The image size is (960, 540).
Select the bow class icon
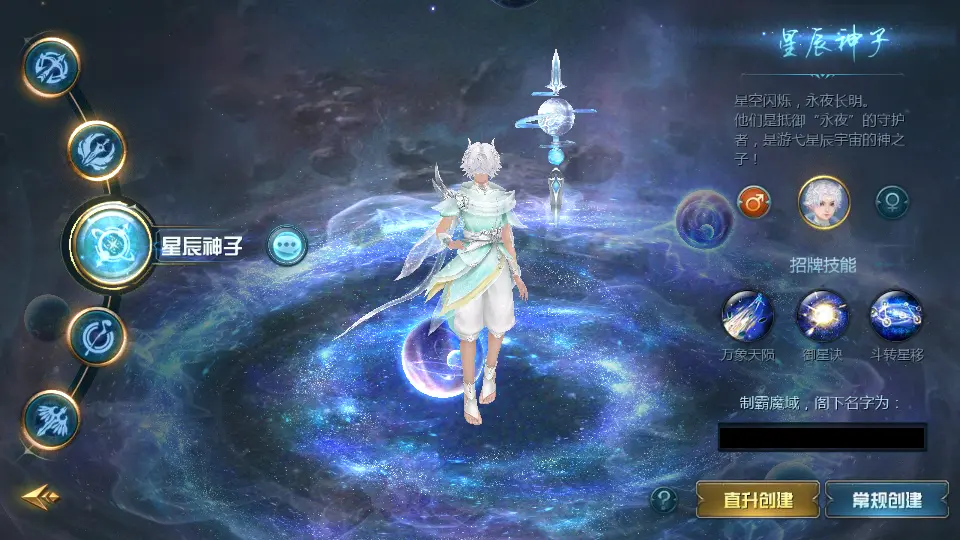[x=51, y=68]
